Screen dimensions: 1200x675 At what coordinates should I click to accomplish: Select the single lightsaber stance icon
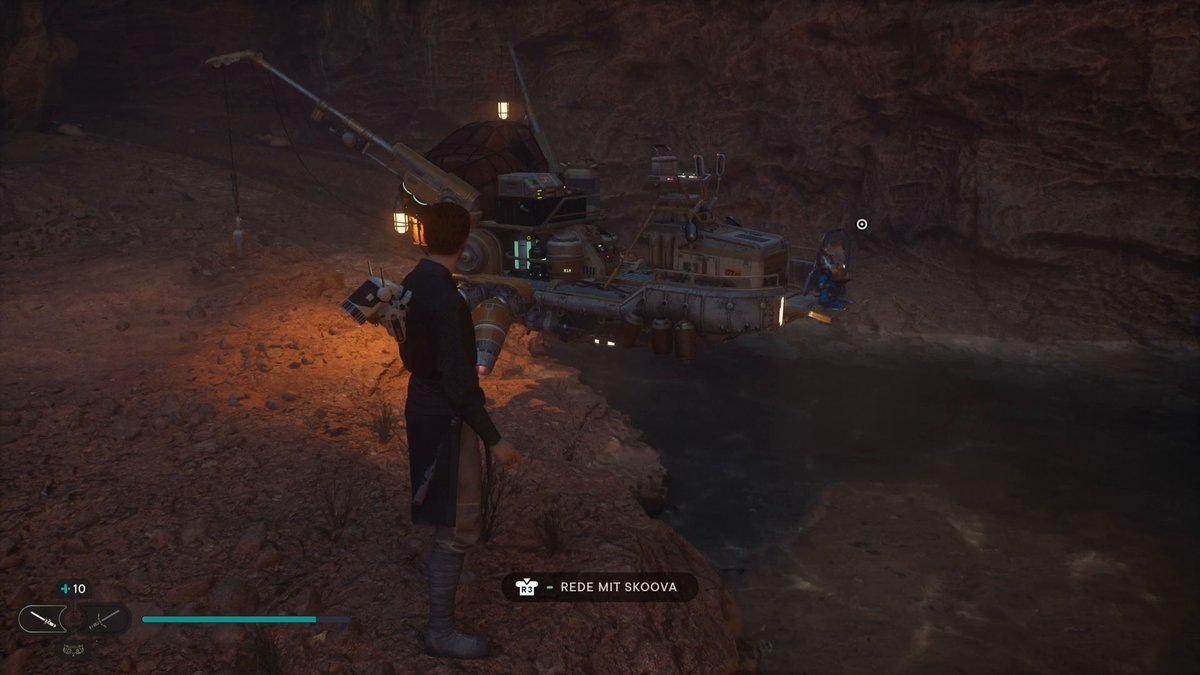click(42, 619)
